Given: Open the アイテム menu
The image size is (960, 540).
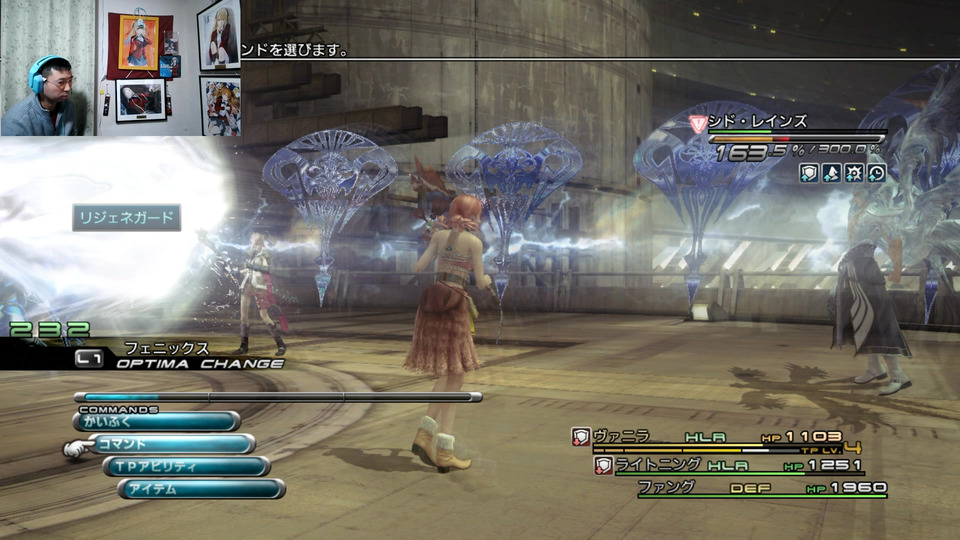Looking at the screenshot, I should click(201, 489).
